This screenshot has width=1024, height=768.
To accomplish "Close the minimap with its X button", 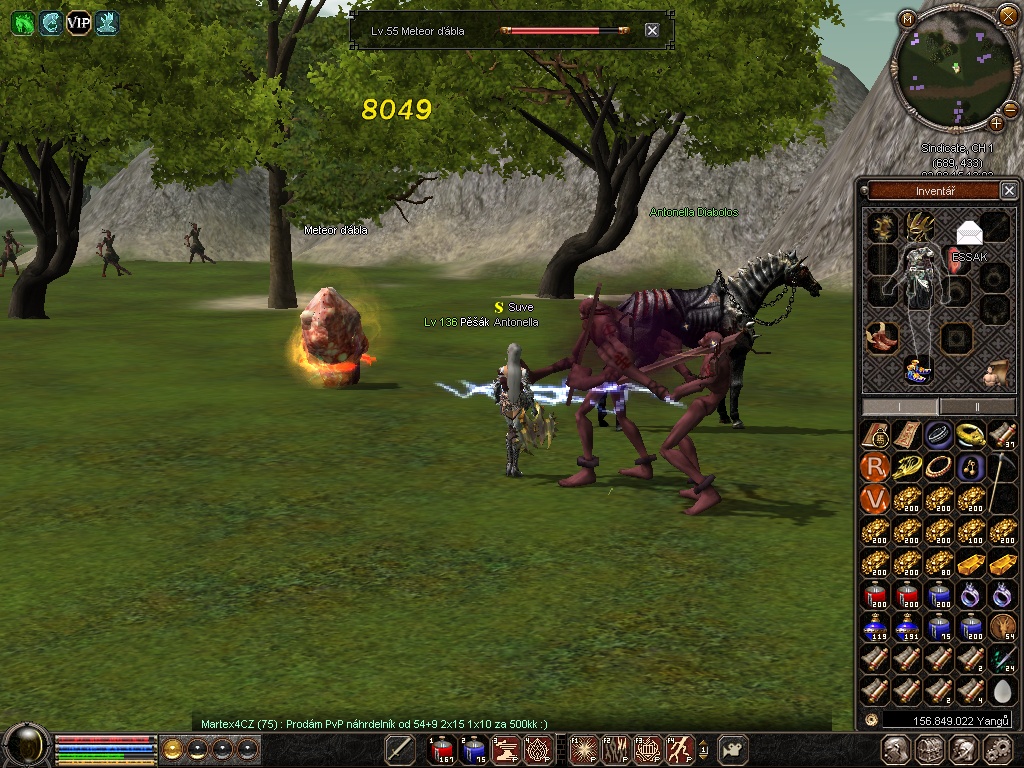I will point(1007,15).
